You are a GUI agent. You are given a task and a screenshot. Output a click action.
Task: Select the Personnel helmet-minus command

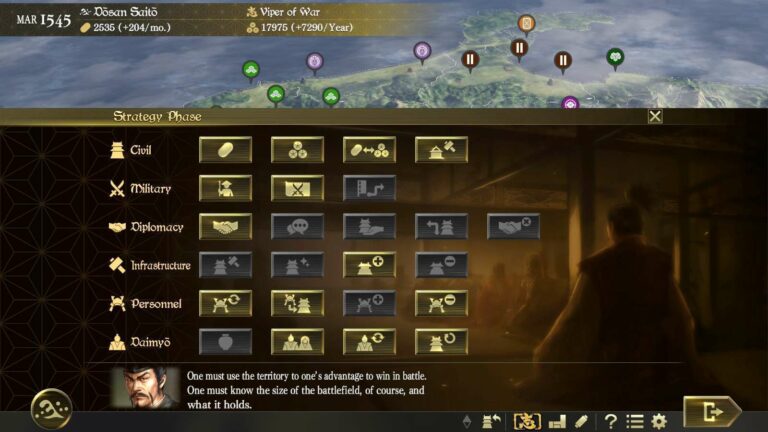[441, 303]
